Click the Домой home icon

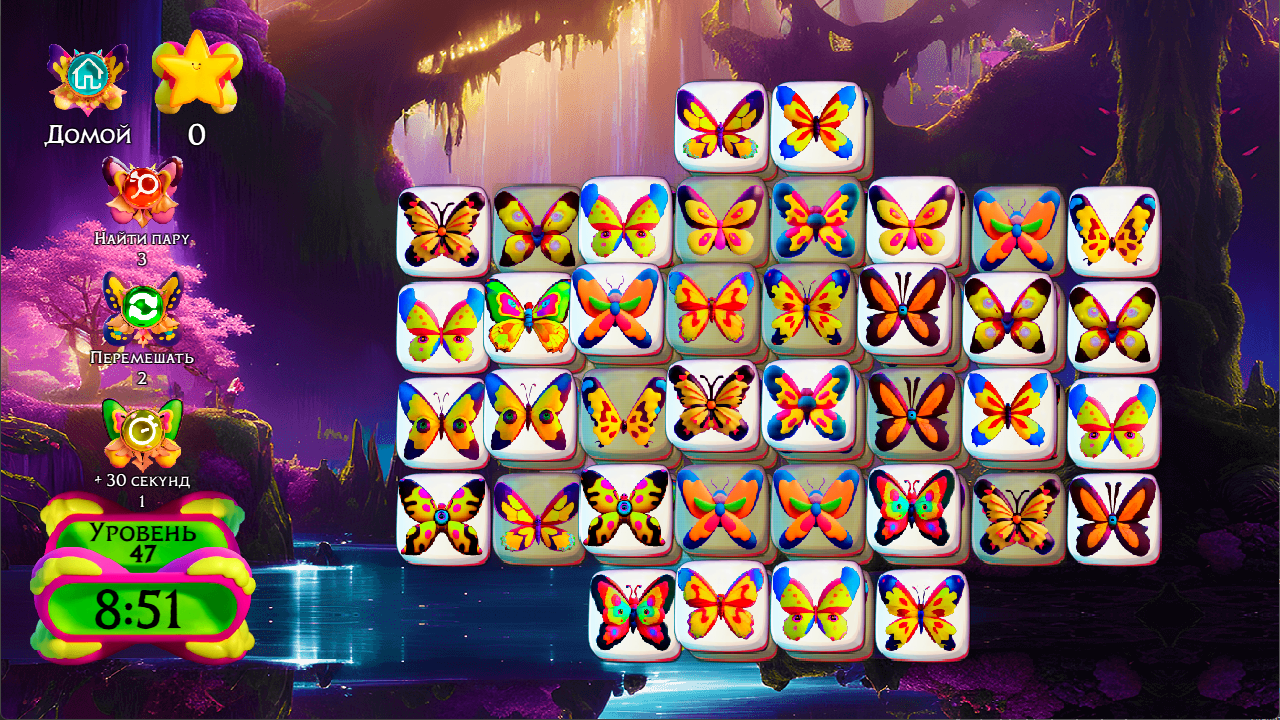point(88,70)
